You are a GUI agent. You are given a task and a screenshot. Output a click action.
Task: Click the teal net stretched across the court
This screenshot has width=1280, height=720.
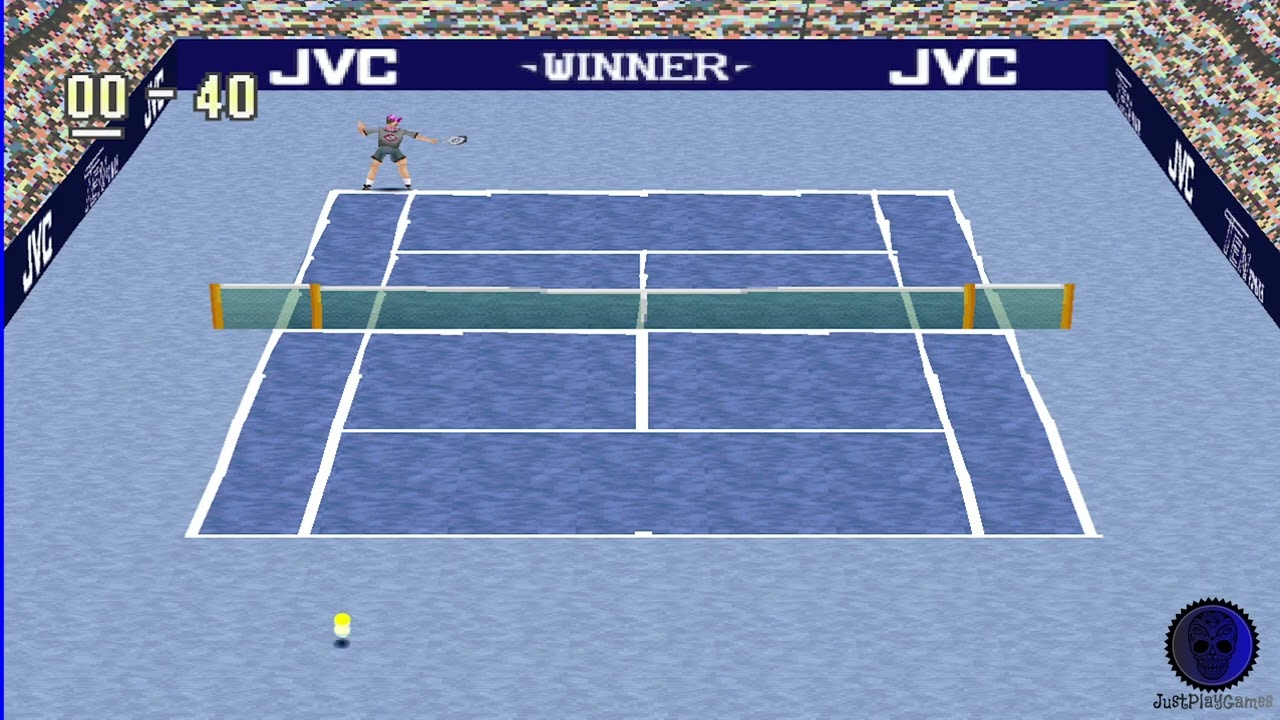[x=640, y=305]
